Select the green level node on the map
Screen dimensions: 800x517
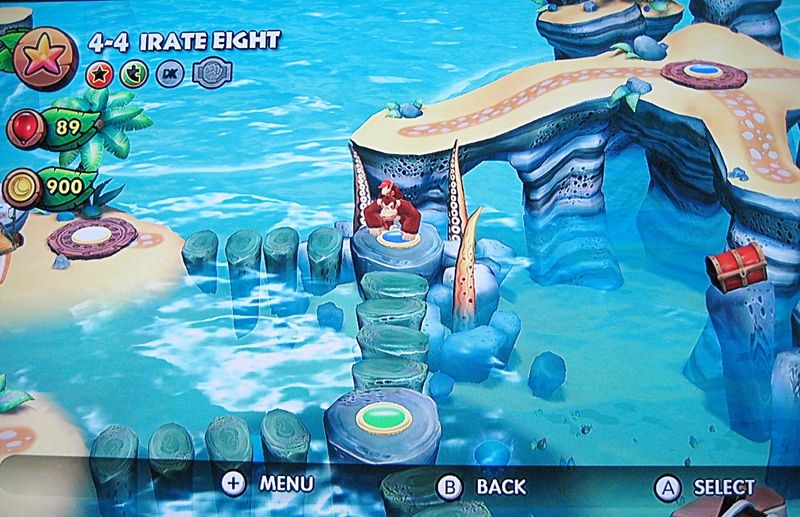coord(379,414)
